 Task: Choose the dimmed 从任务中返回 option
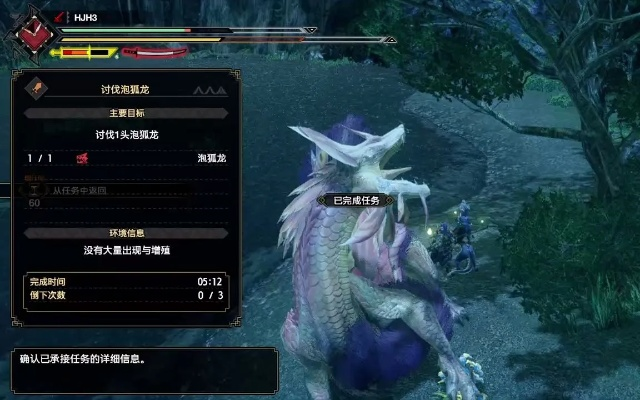pos(80,190)
